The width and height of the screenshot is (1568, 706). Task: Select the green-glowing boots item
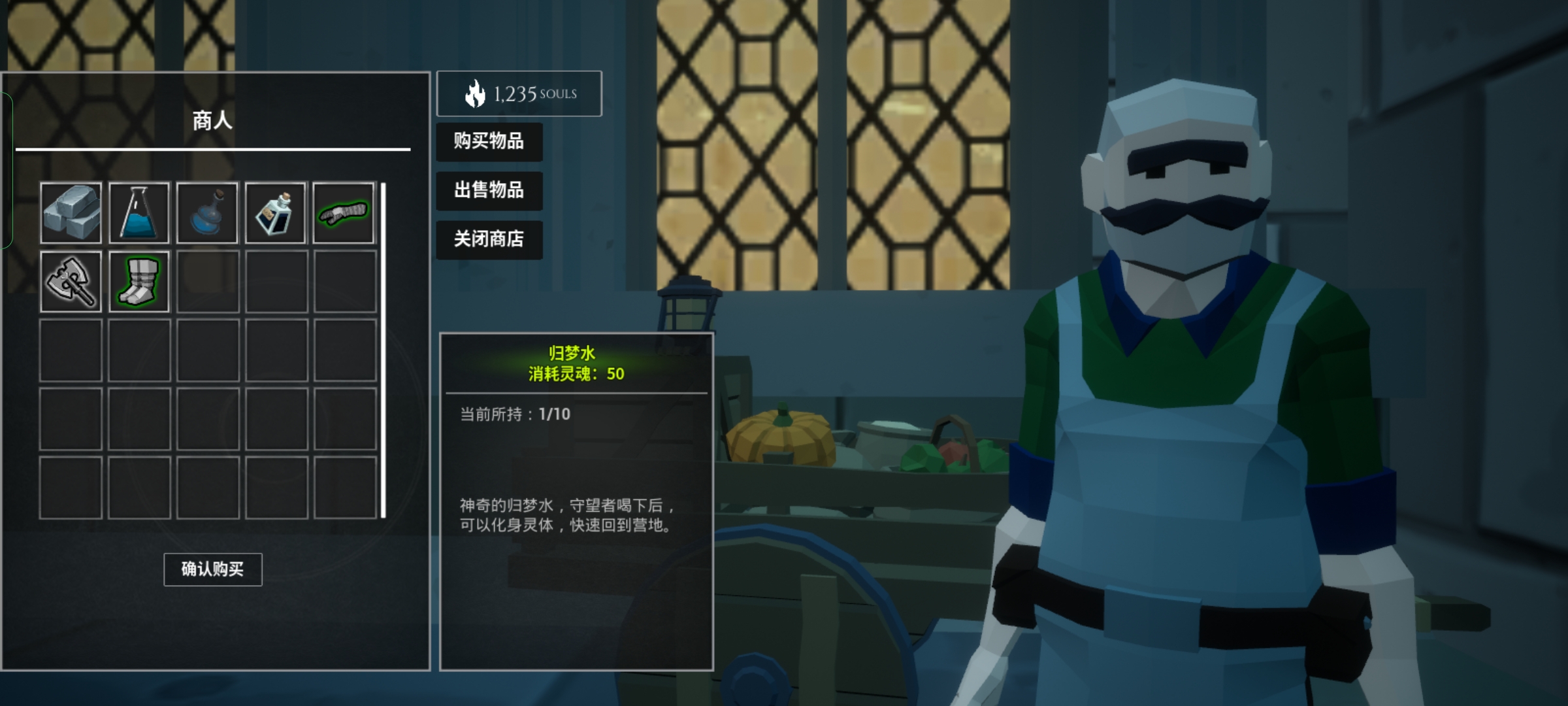[x=139, y=281]
